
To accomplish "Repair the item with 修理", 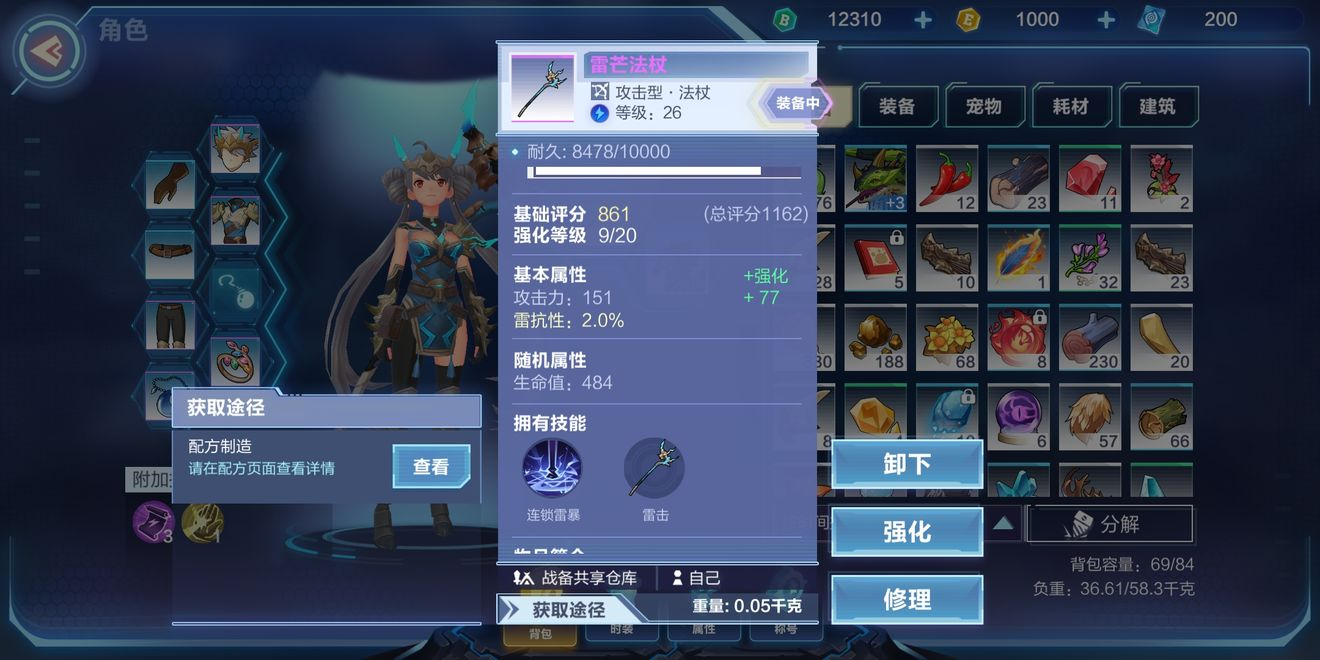I will (906, 600).
